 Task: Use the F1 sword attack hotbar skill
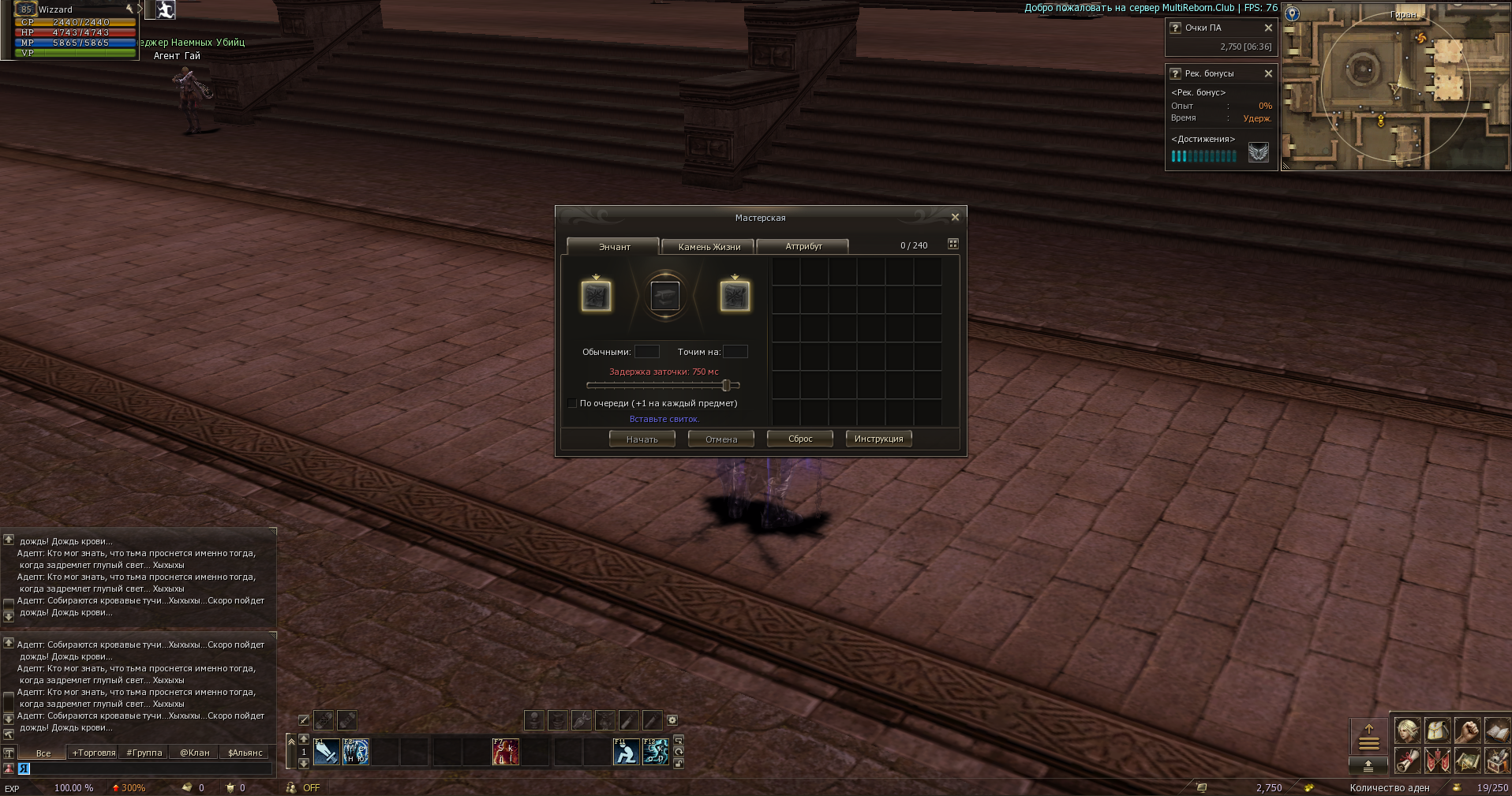(326, 752)
